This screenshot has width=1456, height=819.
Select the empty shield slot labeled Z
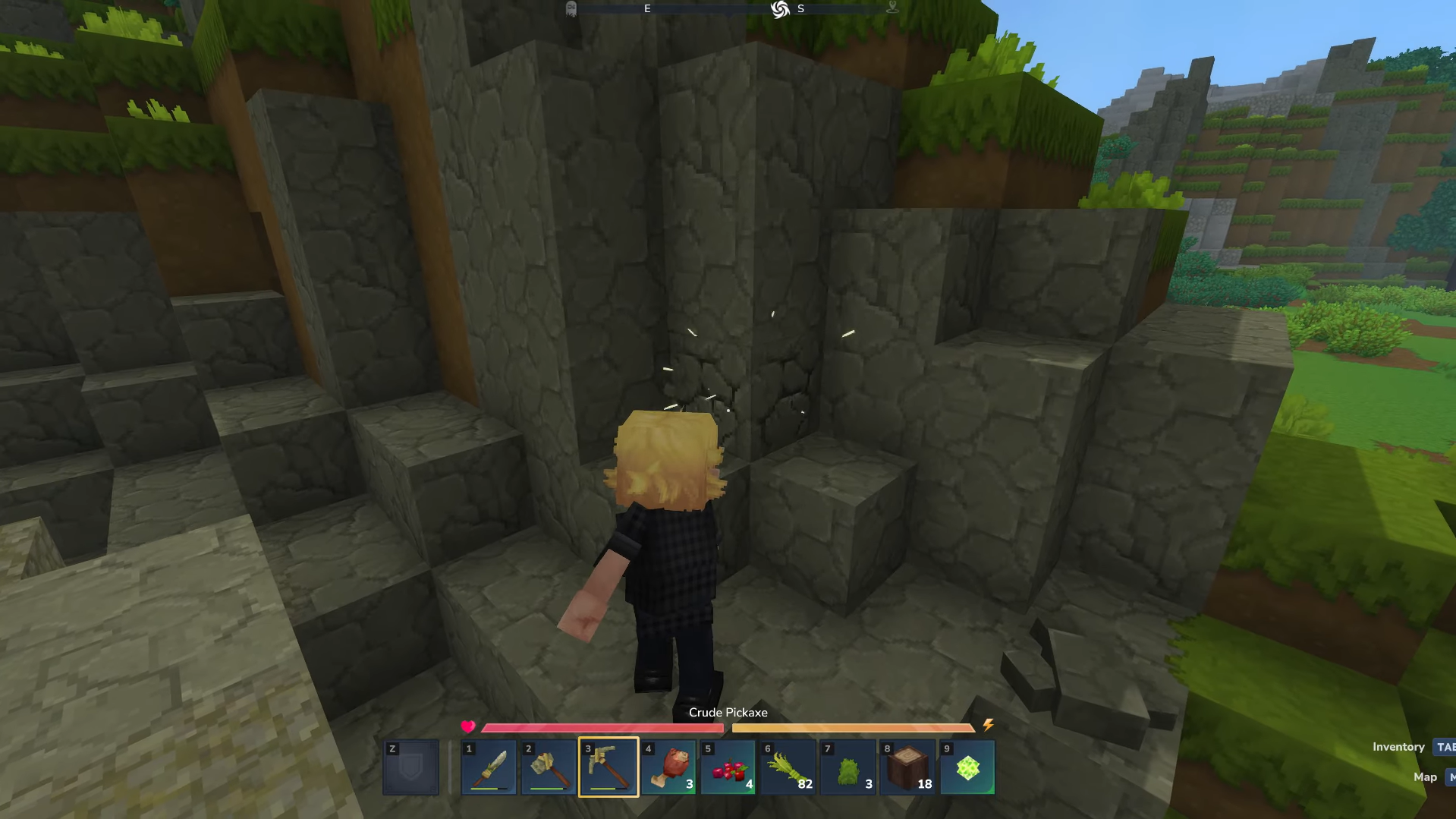pos(410,767)
